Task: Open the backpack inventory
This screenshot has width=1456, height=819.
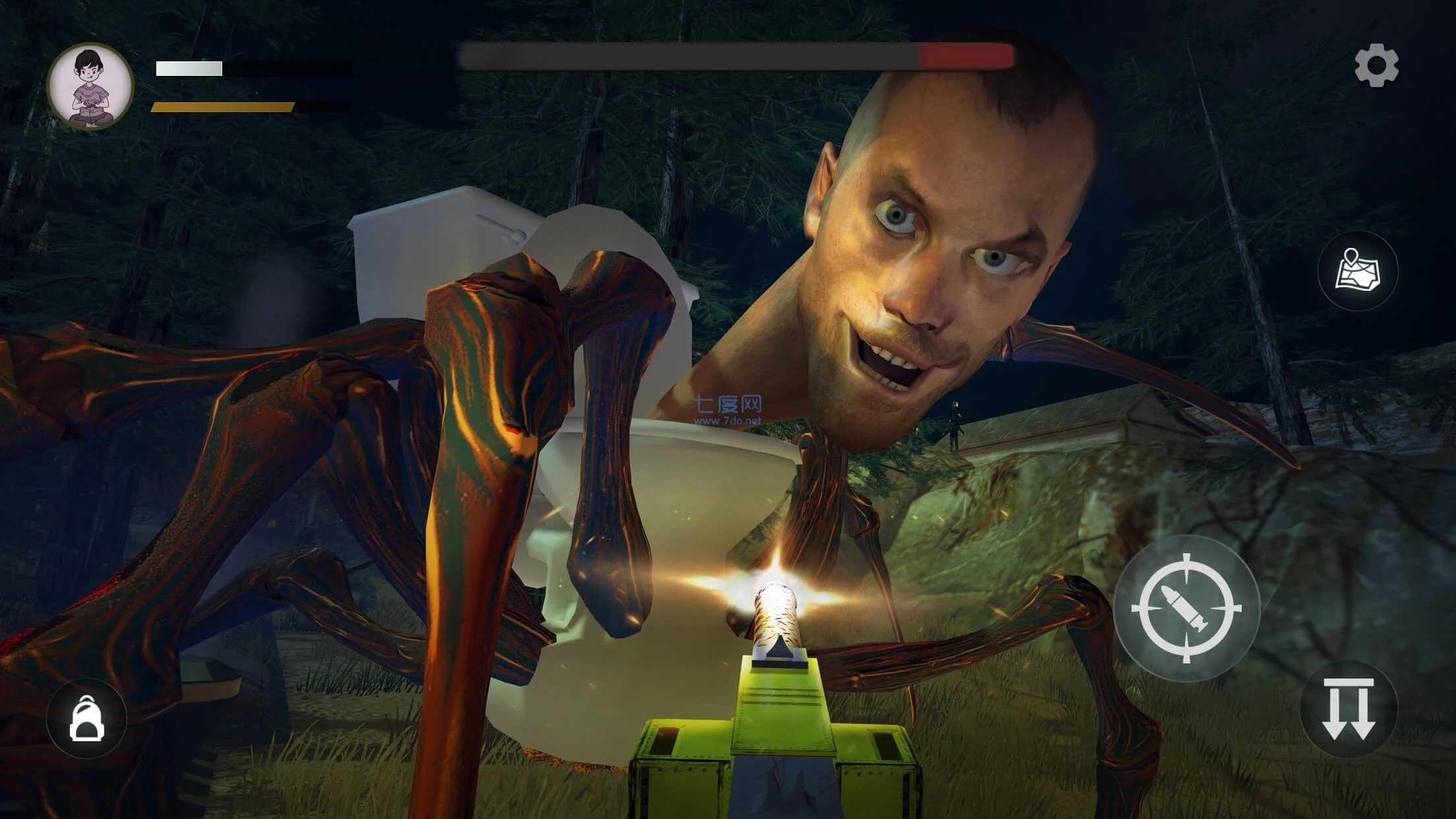Action: click(x=86, y=718)
